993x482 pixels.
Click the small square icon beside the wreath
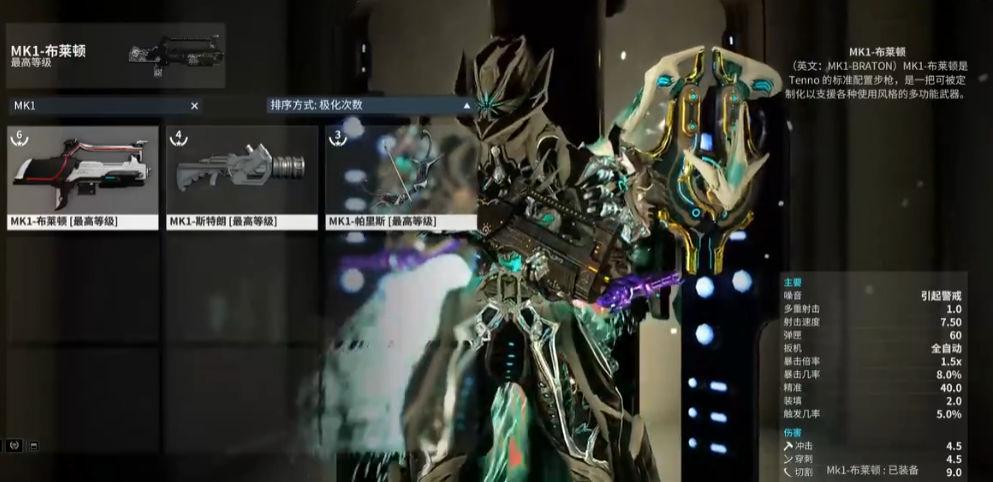[33, 445]
